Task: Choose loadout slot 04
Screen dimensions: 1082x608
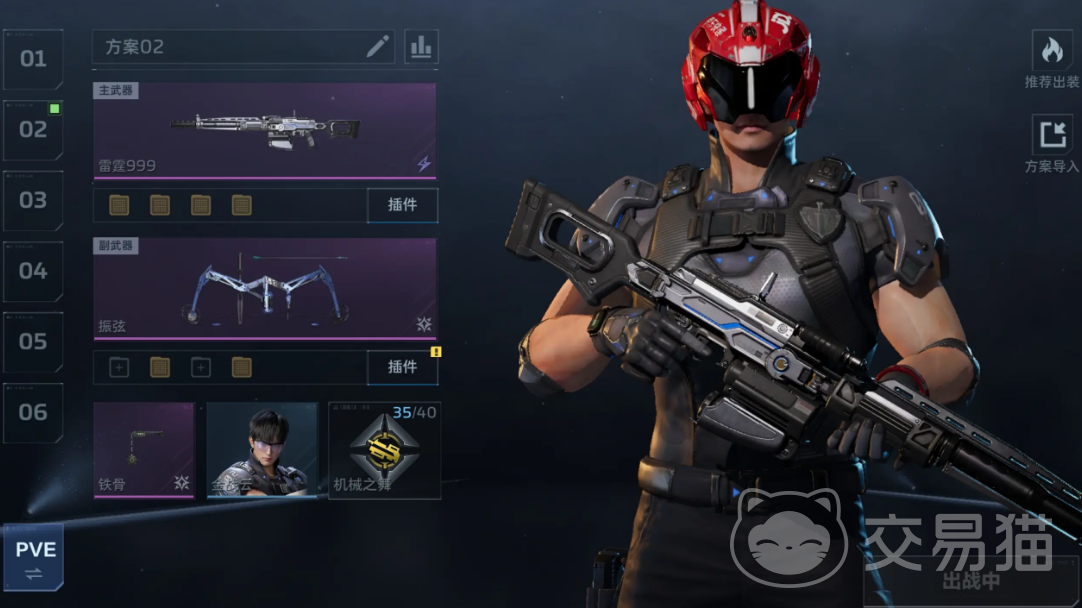Action: [x=33, y=271]
